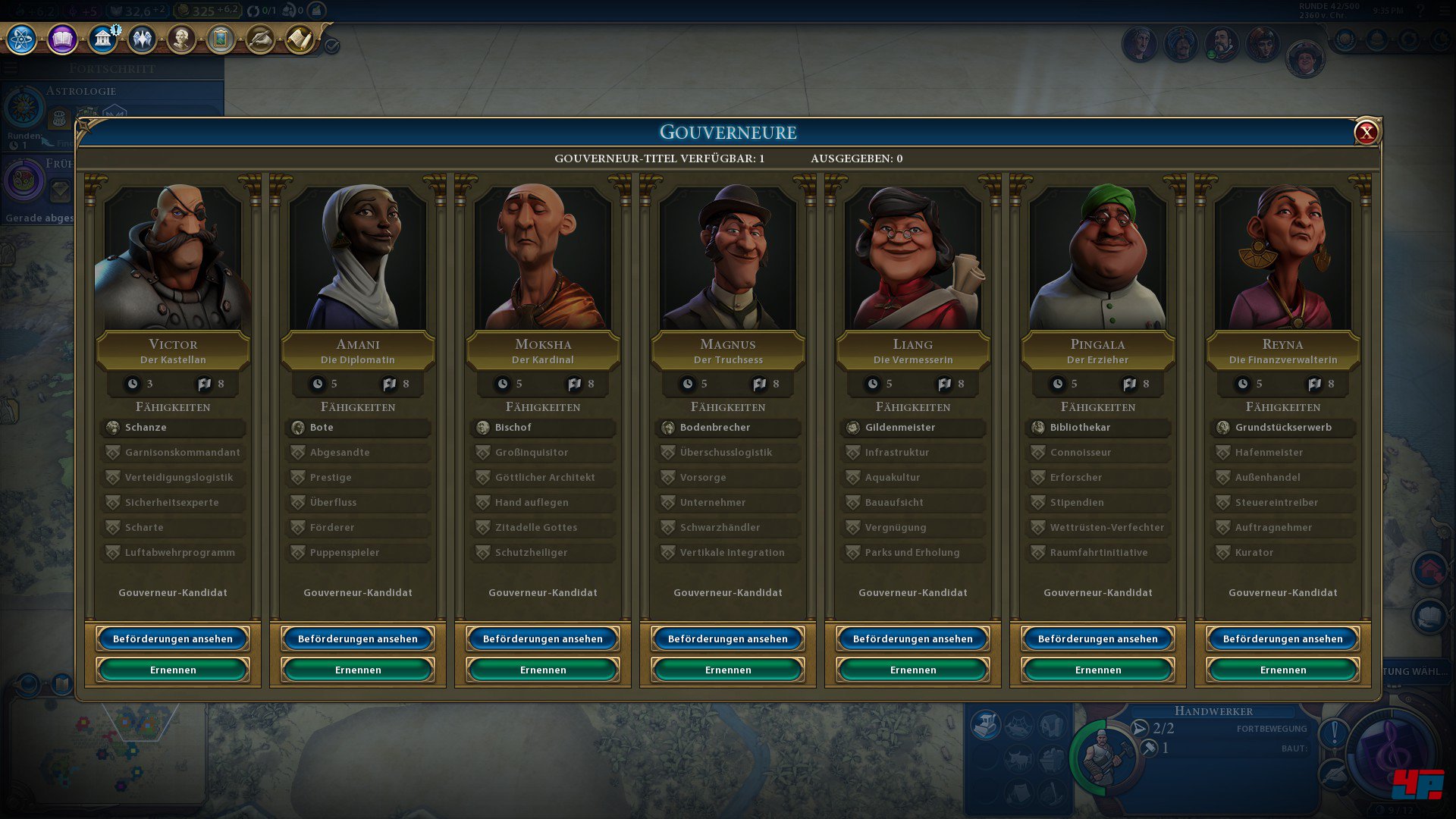Close the Gouverneure window
This screenshot has height=819, width=1456.
tap(1366, 133)
